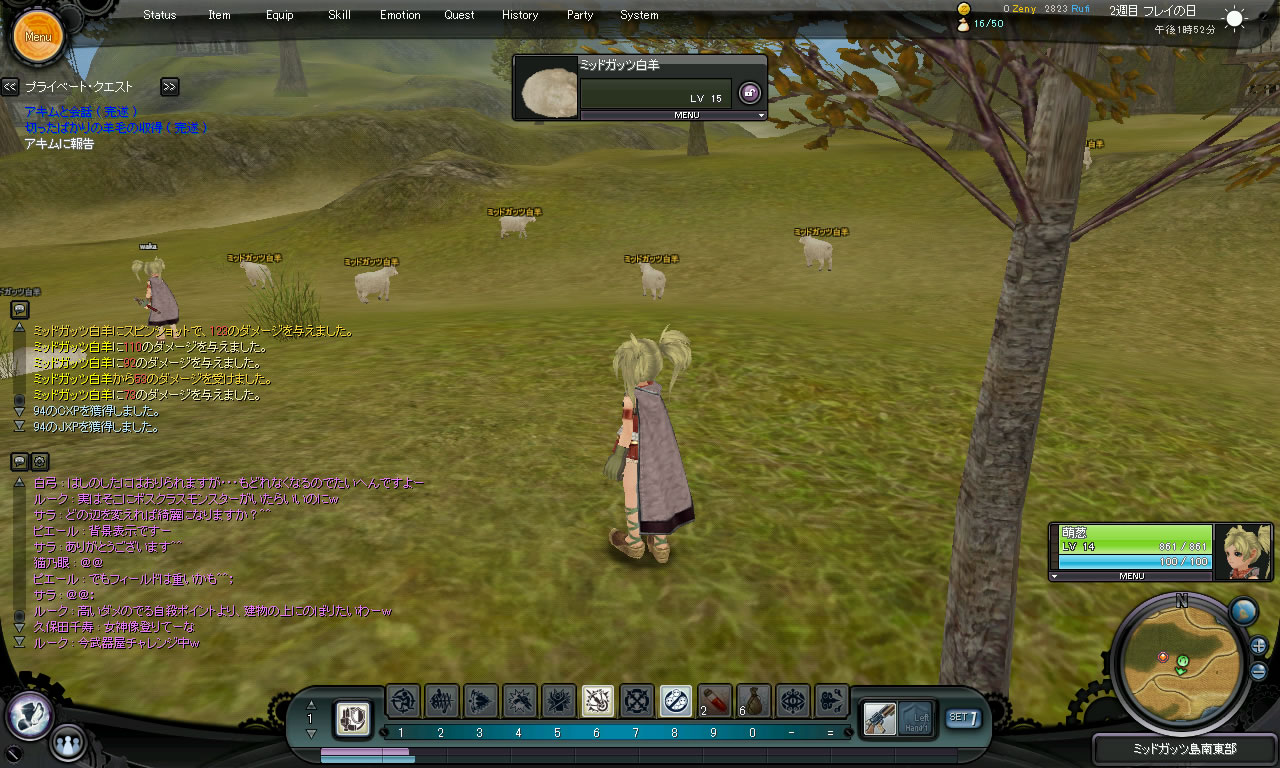The image size is (1280, 768).
Task: Click the SET button on the hotbar
Action: click(963, 717)
